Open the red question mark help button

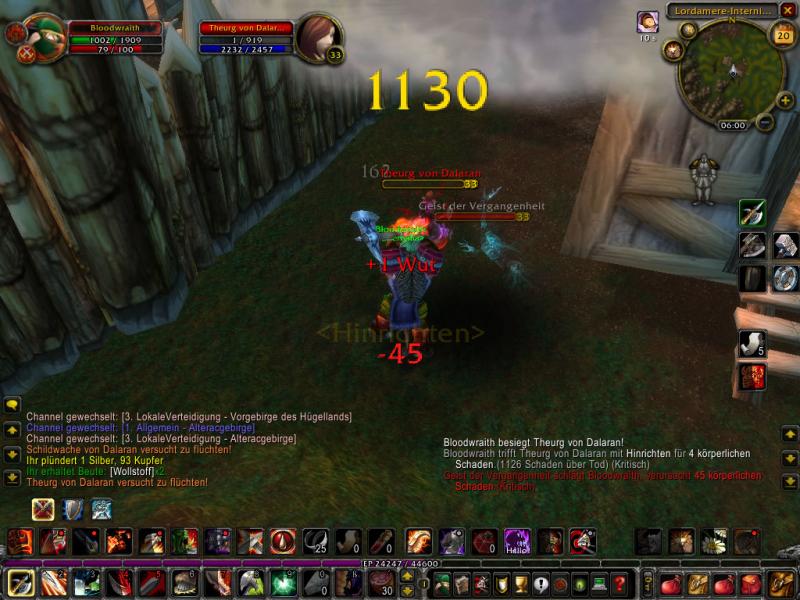click(x=620, y=583)
